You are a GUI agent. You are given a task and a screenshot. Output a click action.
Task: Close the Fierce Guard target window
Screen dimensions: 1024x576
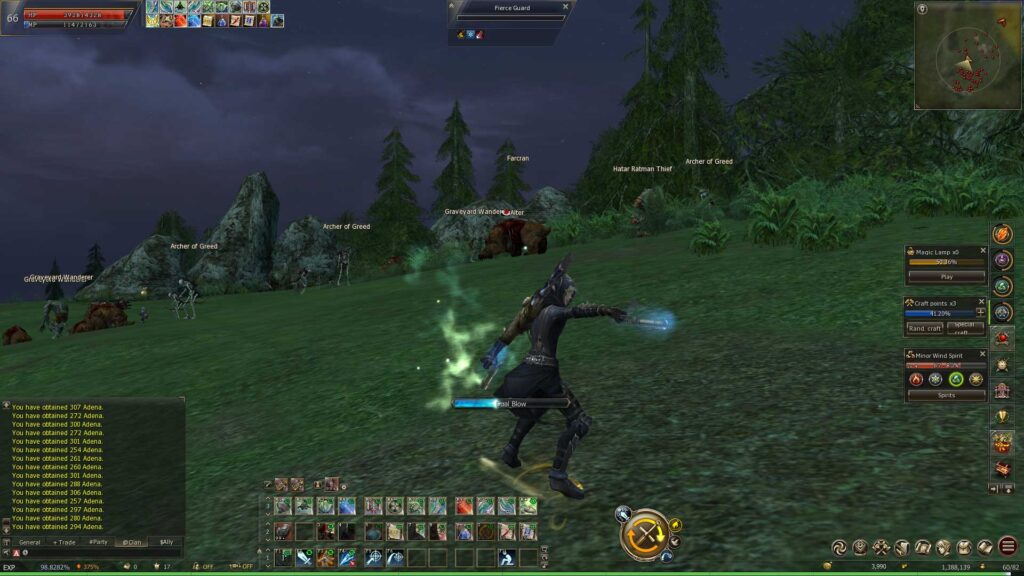(565, 6)
